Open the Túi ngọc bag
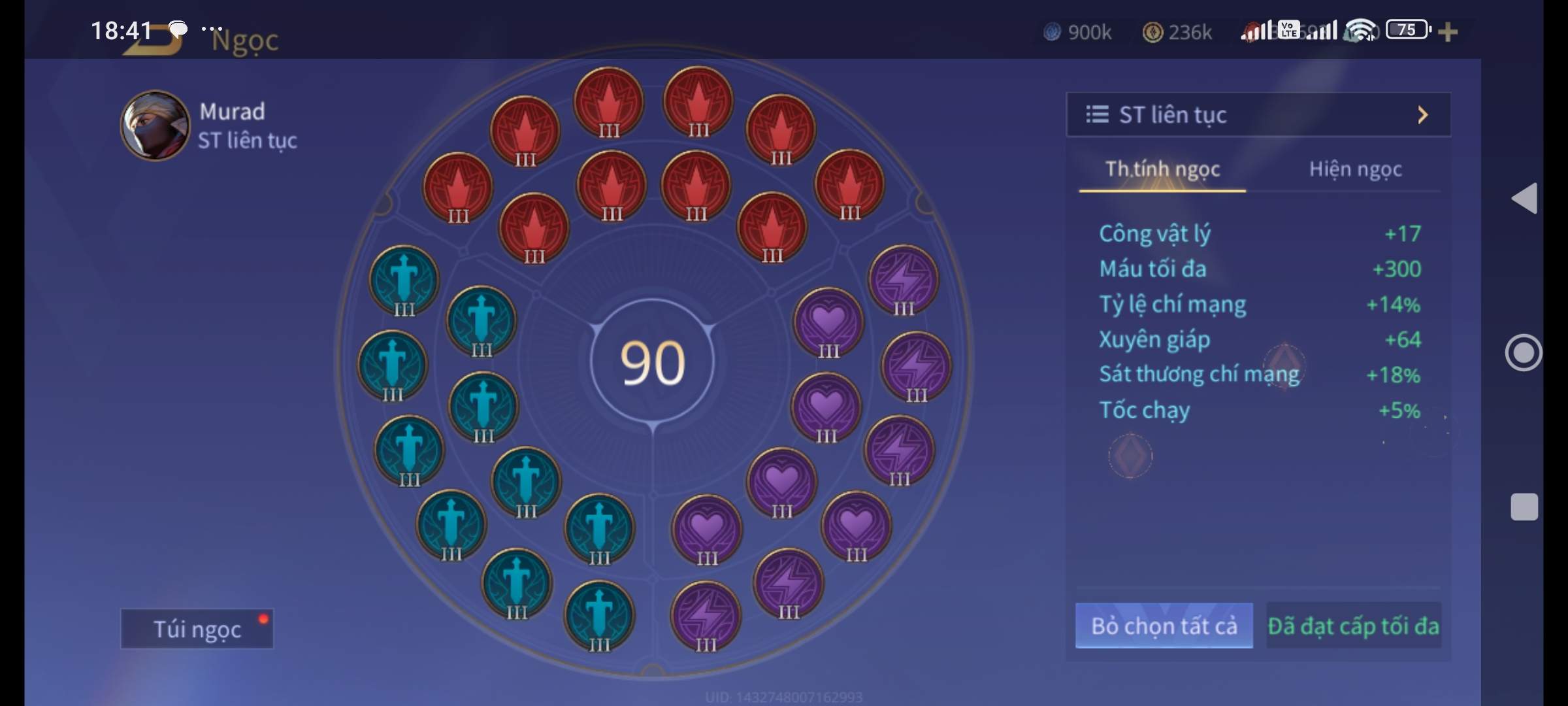Image resolution: width=1568 pixels, height=706 pixels. (x=197, y=629)
